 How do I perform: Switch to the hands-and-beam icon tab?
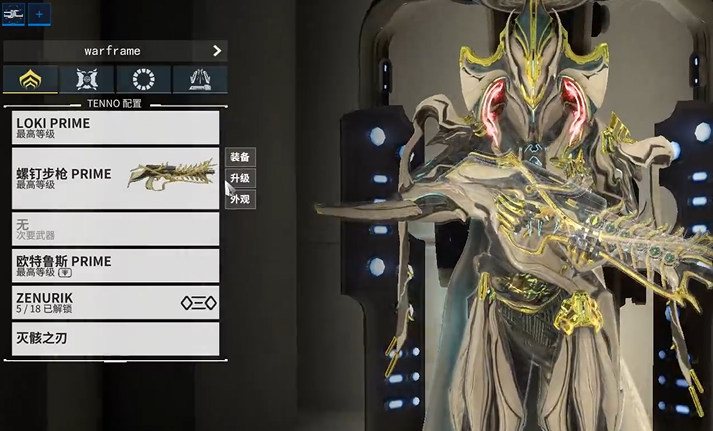pos(199,80)
